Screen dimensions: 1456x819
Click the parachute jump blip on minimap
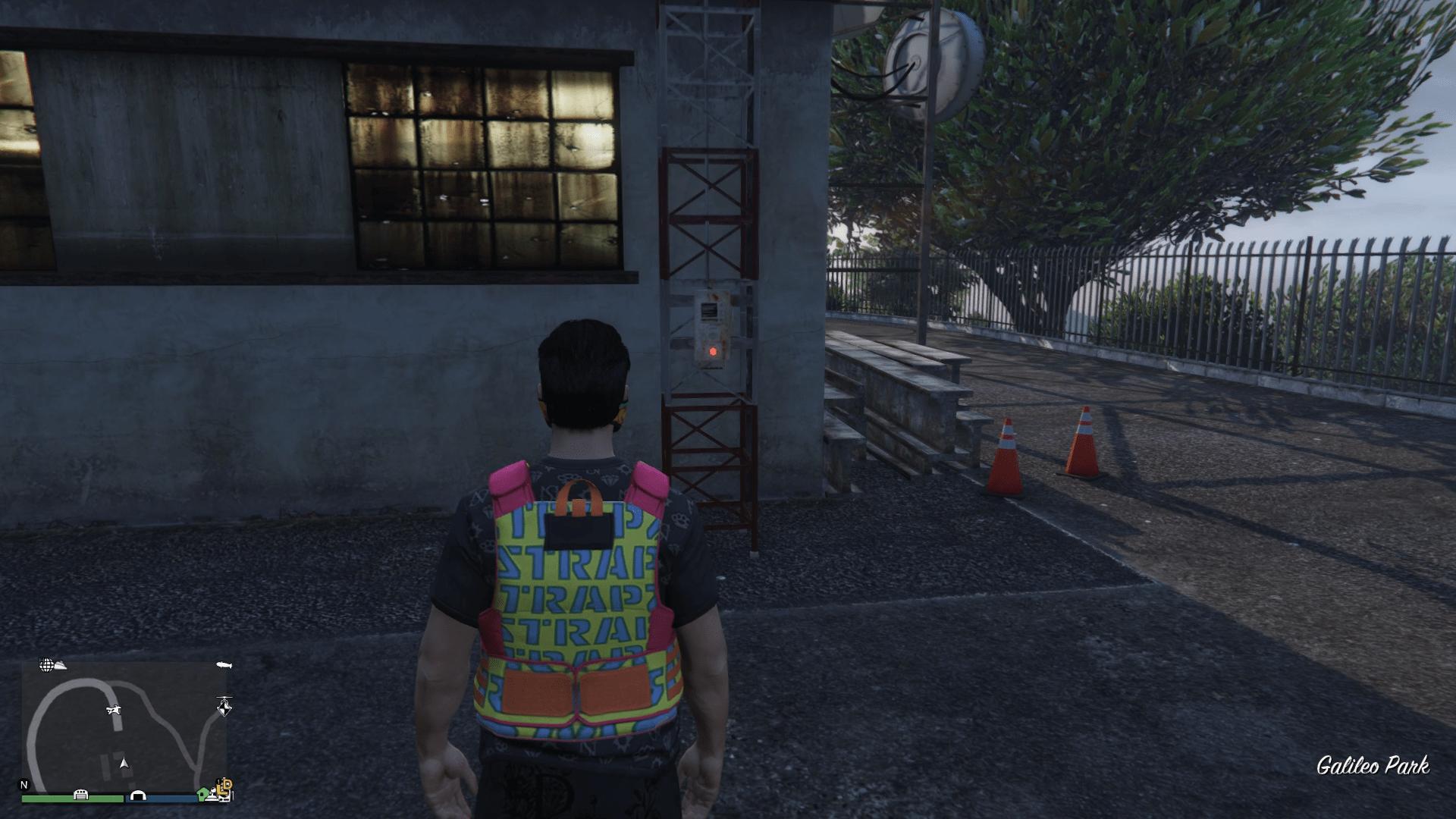coord(114,711)
